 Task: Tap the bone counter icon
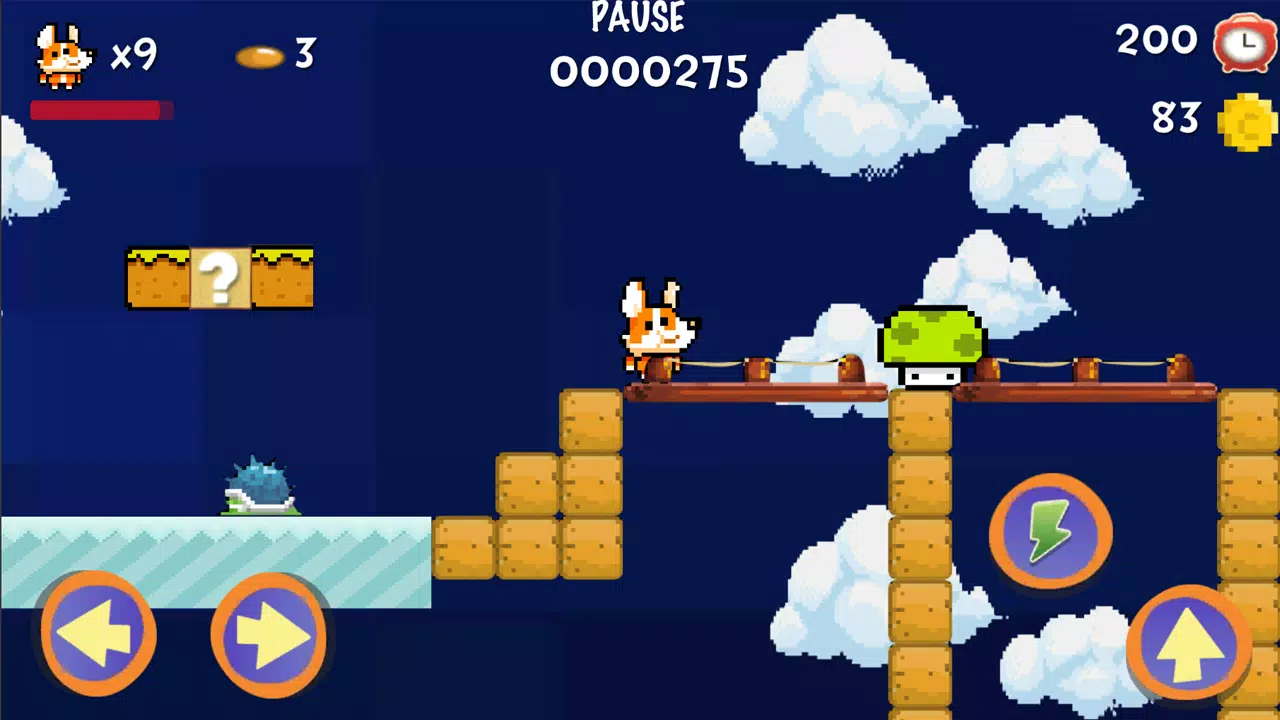(261, 58)
